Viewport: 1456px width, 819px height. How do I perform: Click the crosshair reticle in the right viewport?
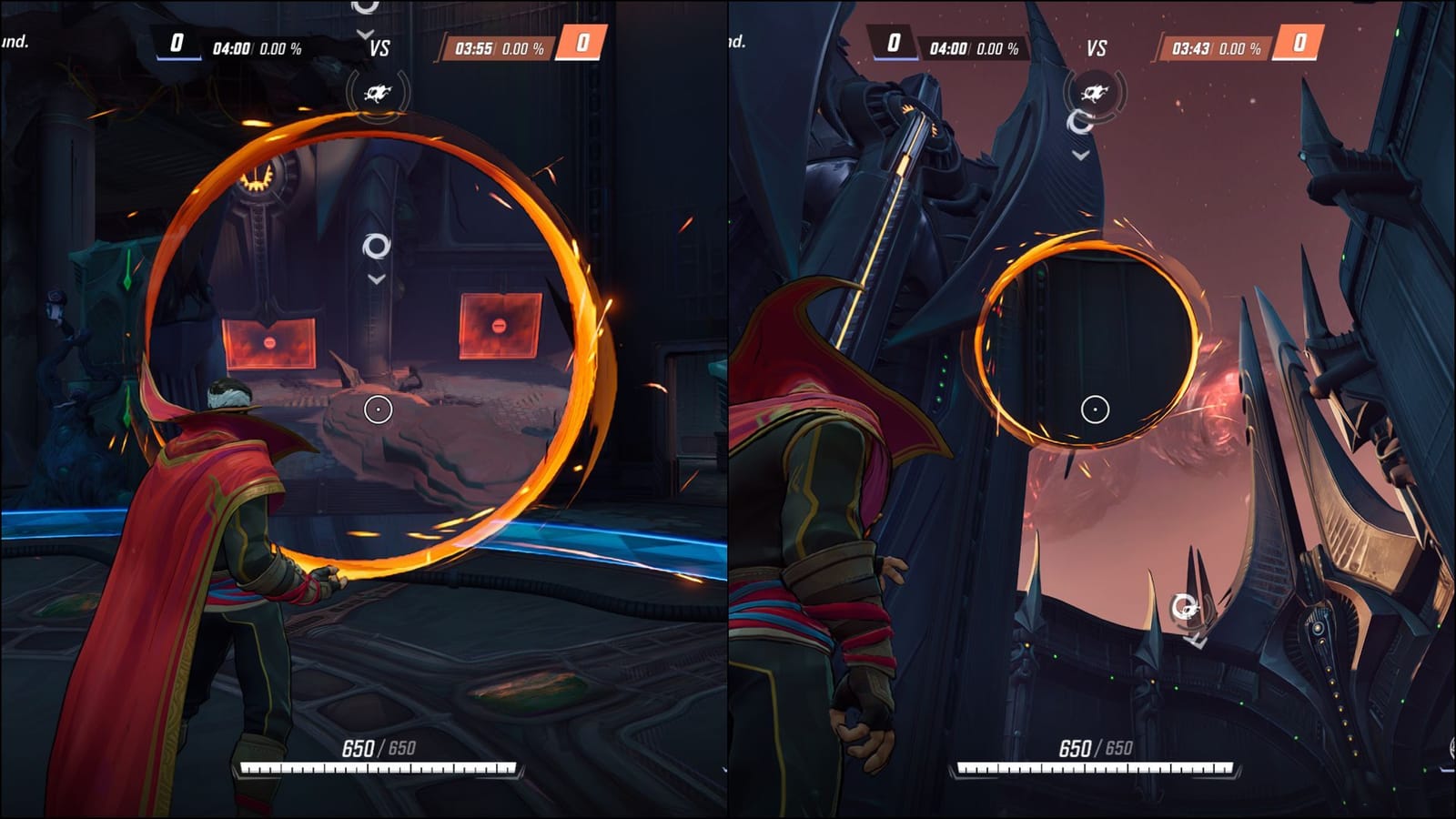click(x=1095, y=409)
